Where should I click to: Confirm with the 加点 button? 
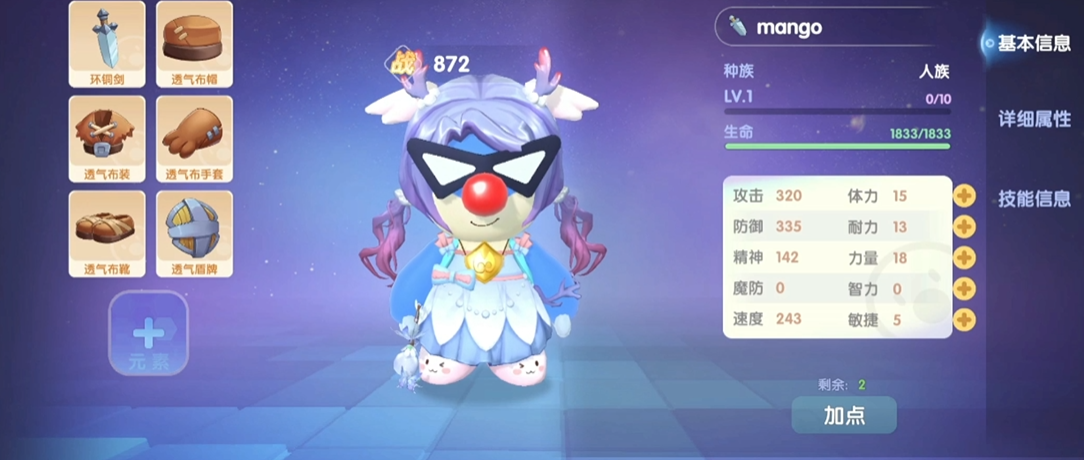tap(844, 415)
